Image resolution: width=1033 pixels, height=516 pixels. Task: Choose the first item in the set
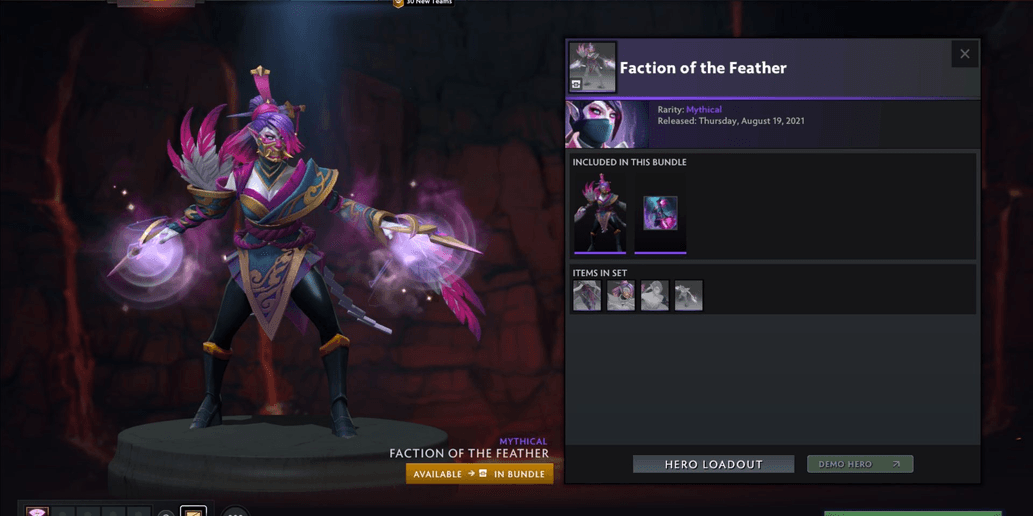click(x=587, y=295)
